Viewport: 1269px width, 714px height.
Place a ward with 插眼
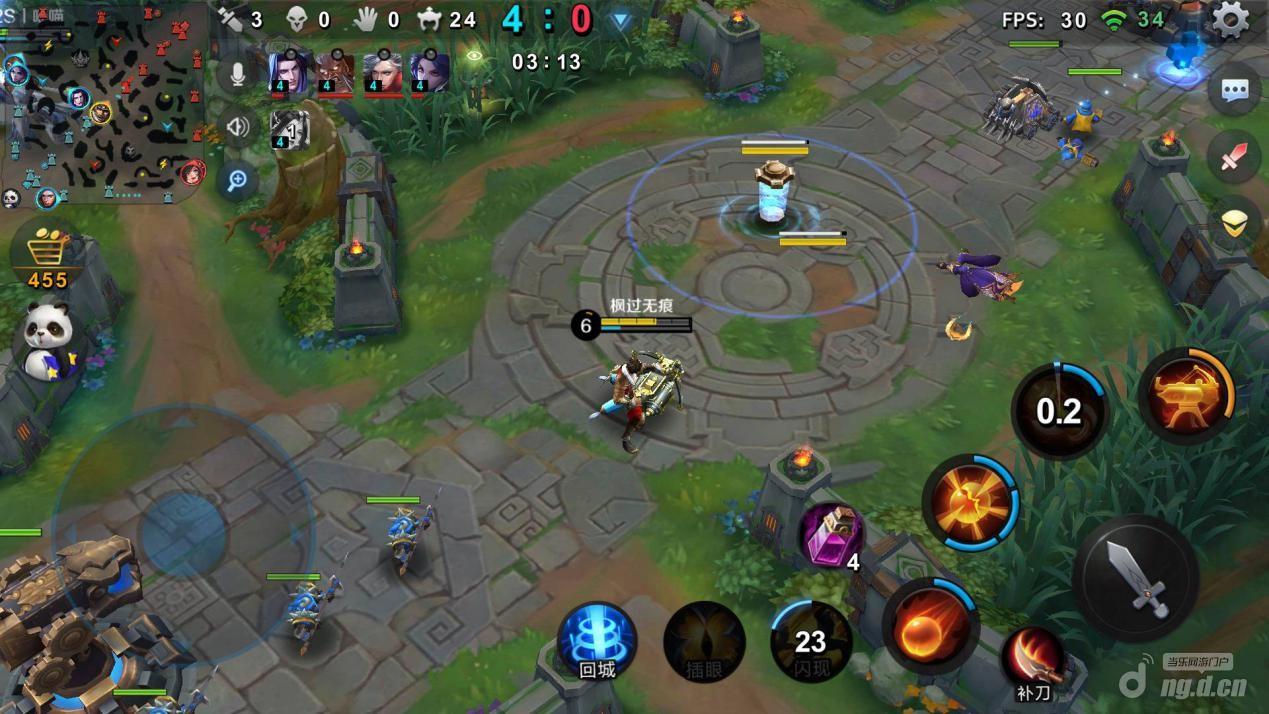(x=704, y=641)
